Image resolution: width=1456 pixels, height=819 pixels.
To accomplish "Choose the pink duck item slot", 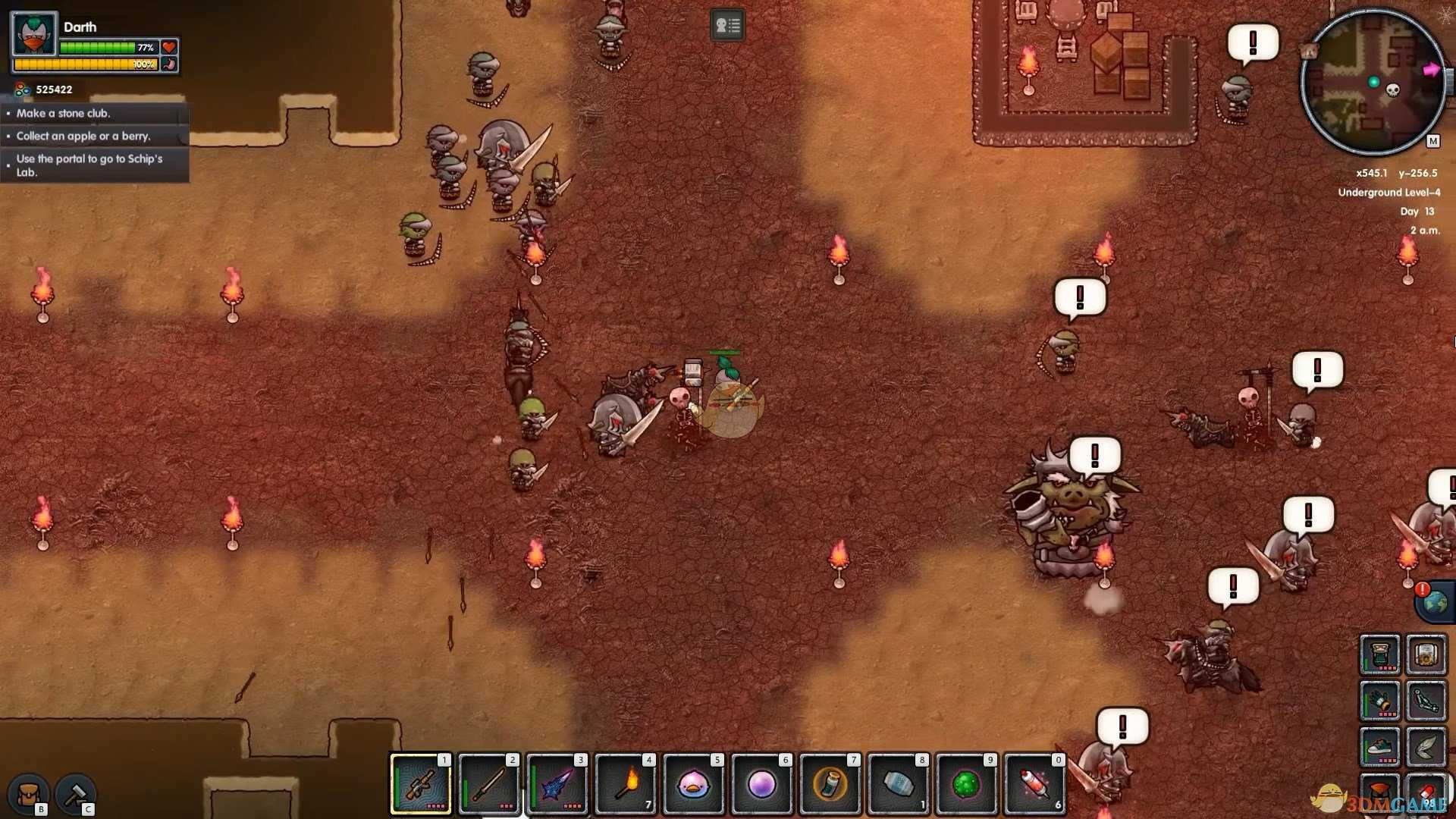I will click(694, 785).
